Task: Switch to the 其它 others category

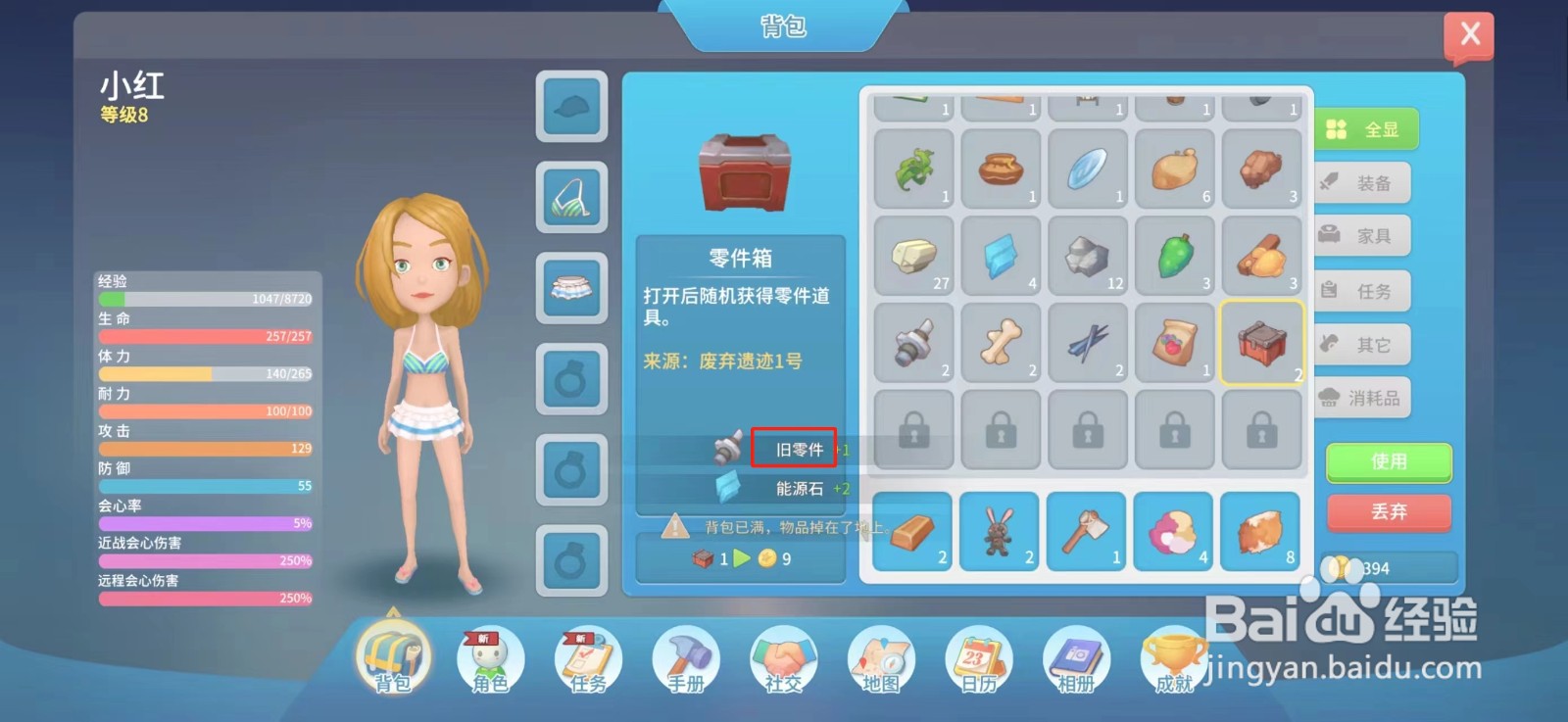Action: pos(1363,344)
